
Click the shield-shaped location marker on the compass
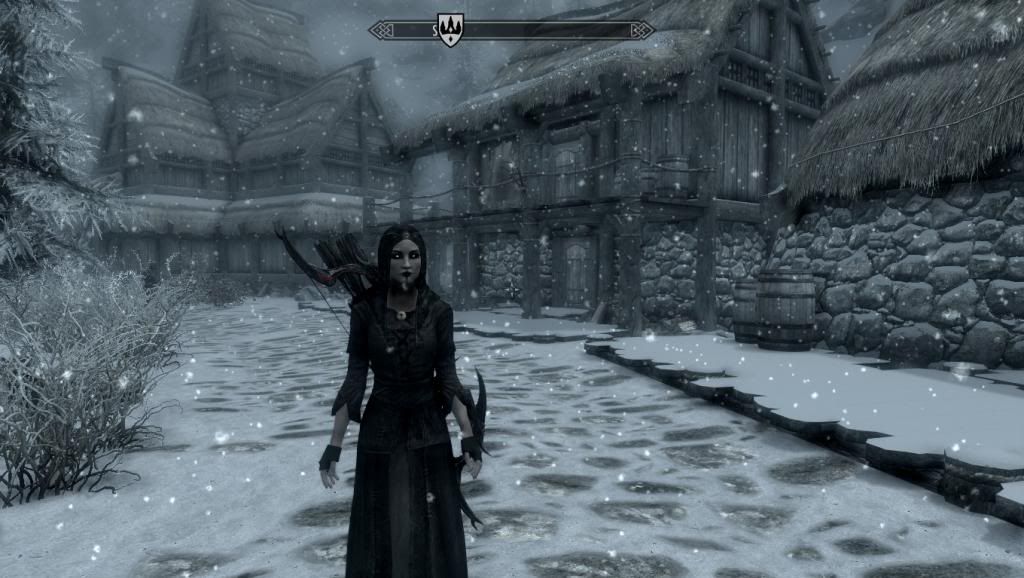[450, 29]
